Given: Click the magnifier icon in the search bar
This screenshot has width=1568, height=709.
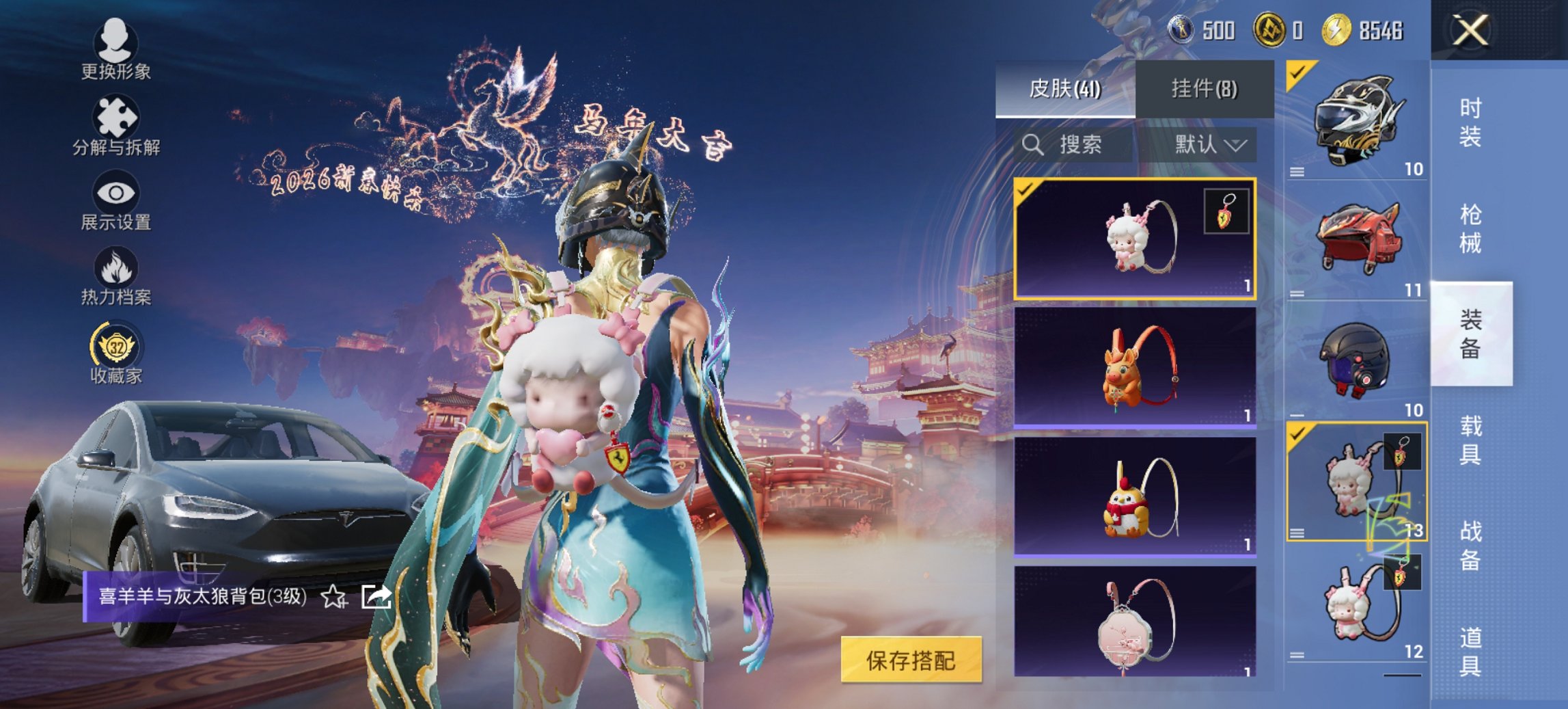Looking at the screenshot, I should (x=1031, y=146).
